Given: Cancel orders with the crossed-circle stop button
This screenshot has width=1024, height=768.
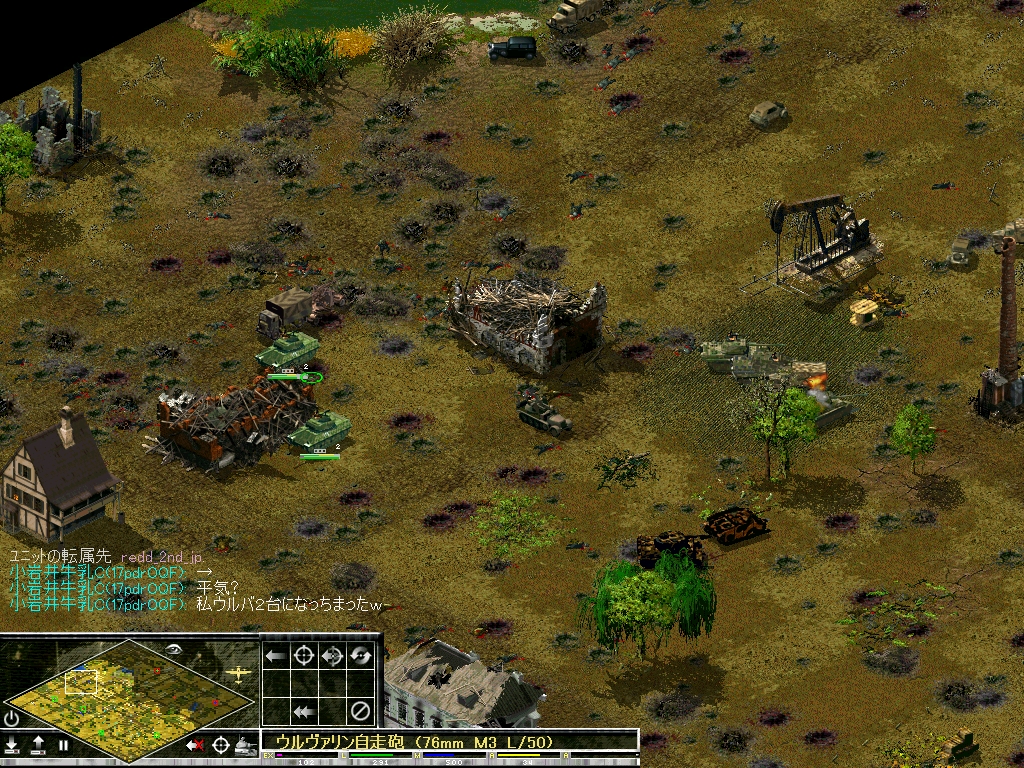Looking at the screenshot, I should (360, 712).
